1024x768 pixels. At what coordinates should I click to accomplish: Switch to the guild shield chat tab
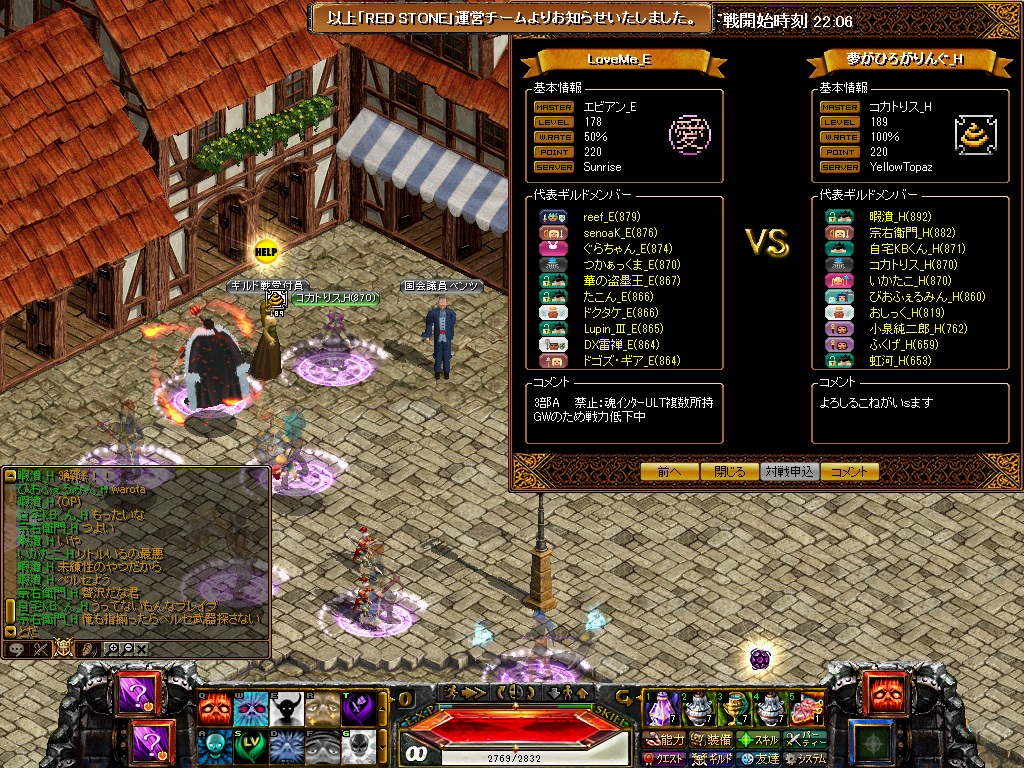point(63,649)
